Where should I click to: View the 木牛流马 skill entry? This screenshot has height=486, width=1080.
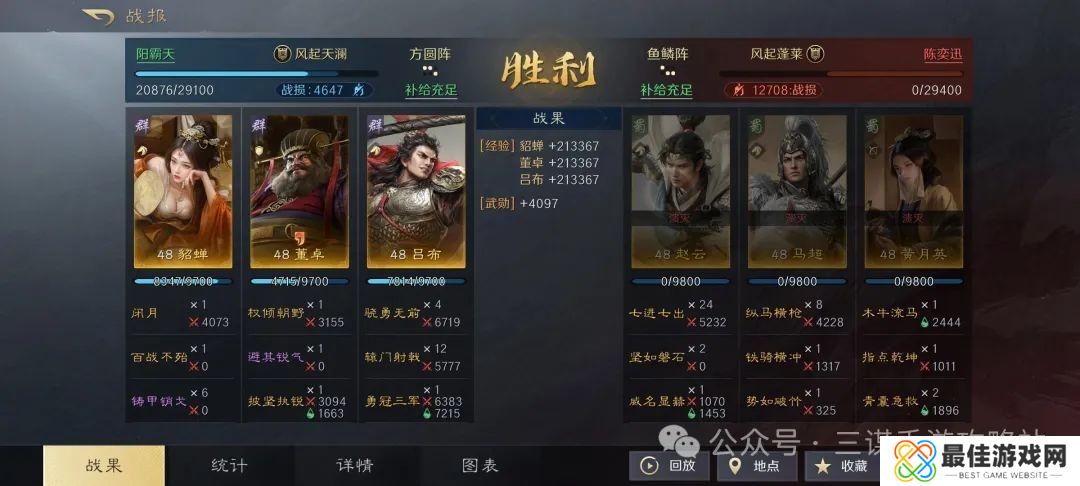click(x=889, y=313)
